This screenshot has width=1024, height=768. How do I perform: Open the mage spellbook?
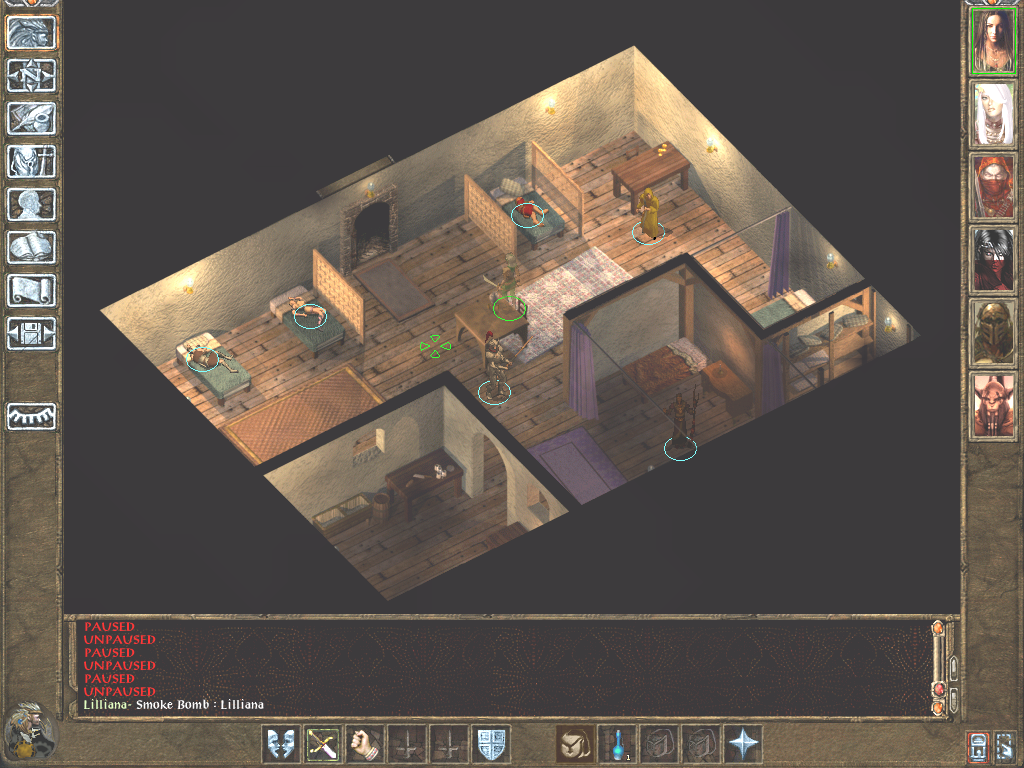32,247
